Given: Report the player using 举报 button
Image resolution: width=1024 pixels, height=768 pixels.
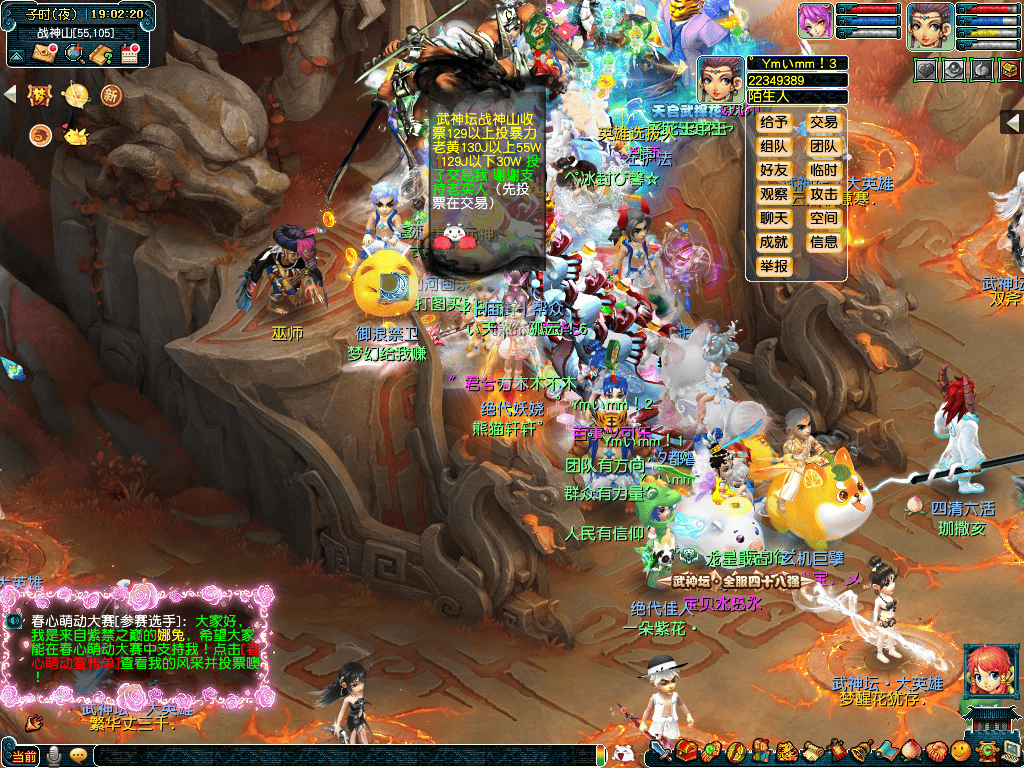Looking at the screenshot, I should coord(774,266).
